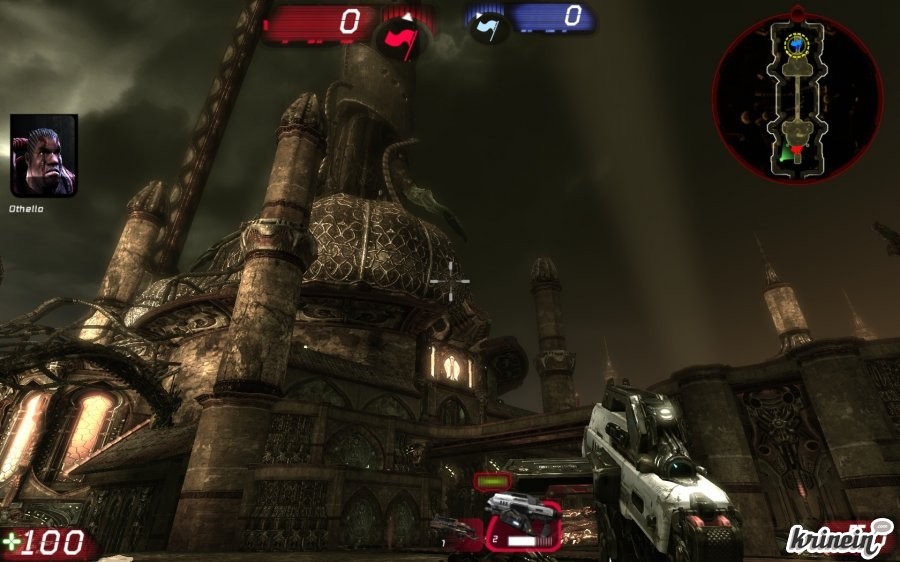
Task: Click Othello's character portrait
Action: [x=44, y=155]
